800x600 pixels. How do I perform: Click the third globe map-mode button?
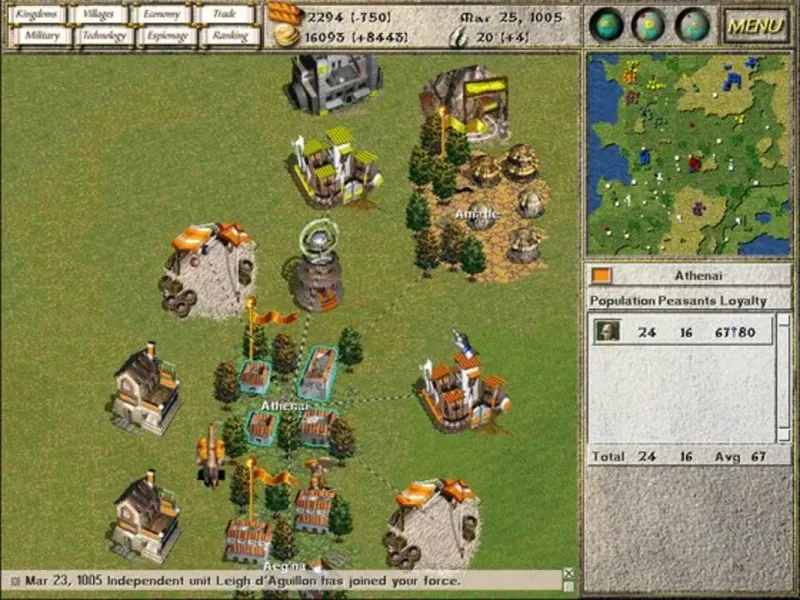point(692,25)
